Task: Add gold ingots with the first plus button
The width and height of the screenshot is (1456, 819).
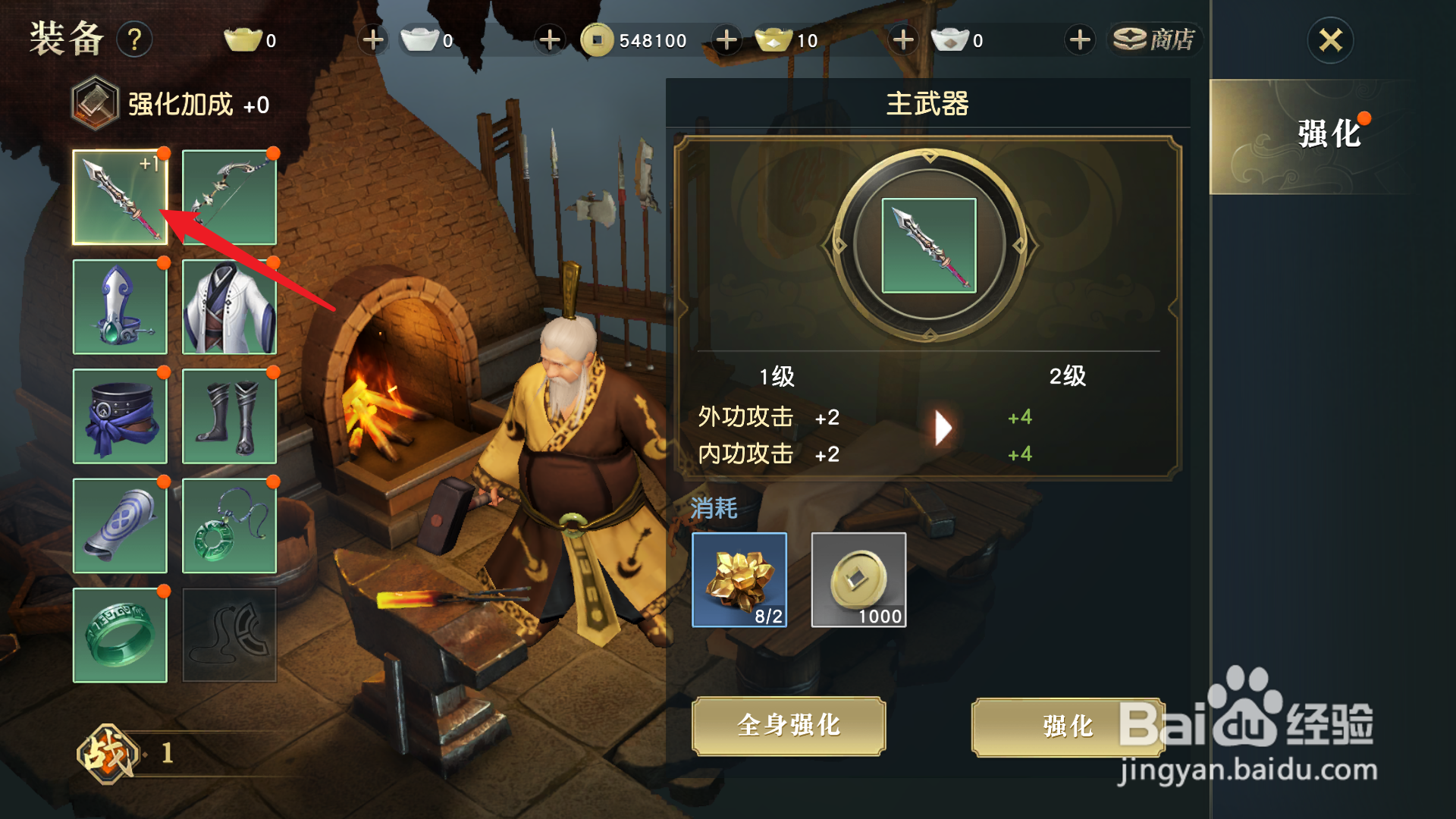Action: [x=372, y=39]
